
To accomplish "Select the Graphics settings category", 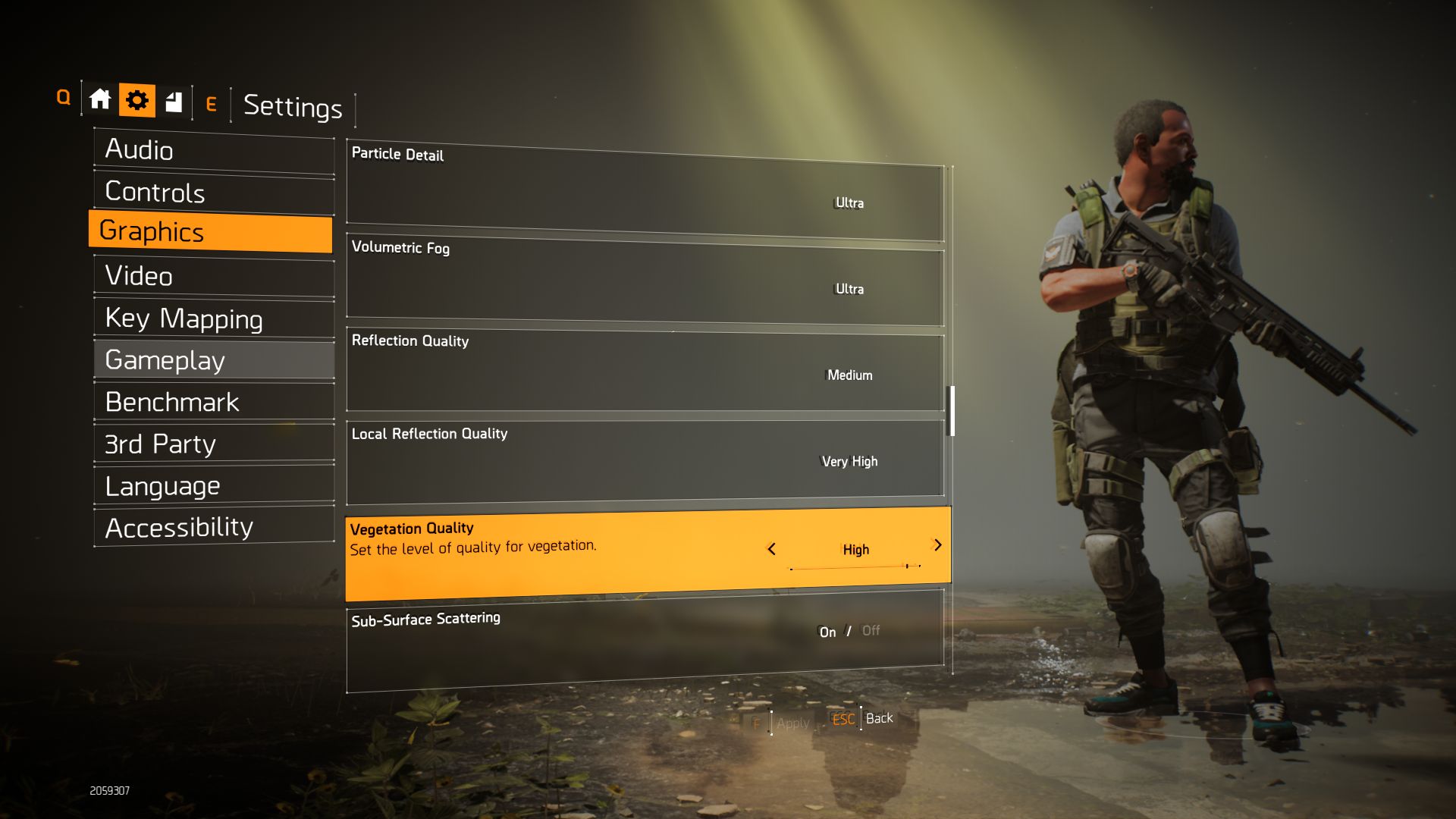I will (x=210, y=231).
